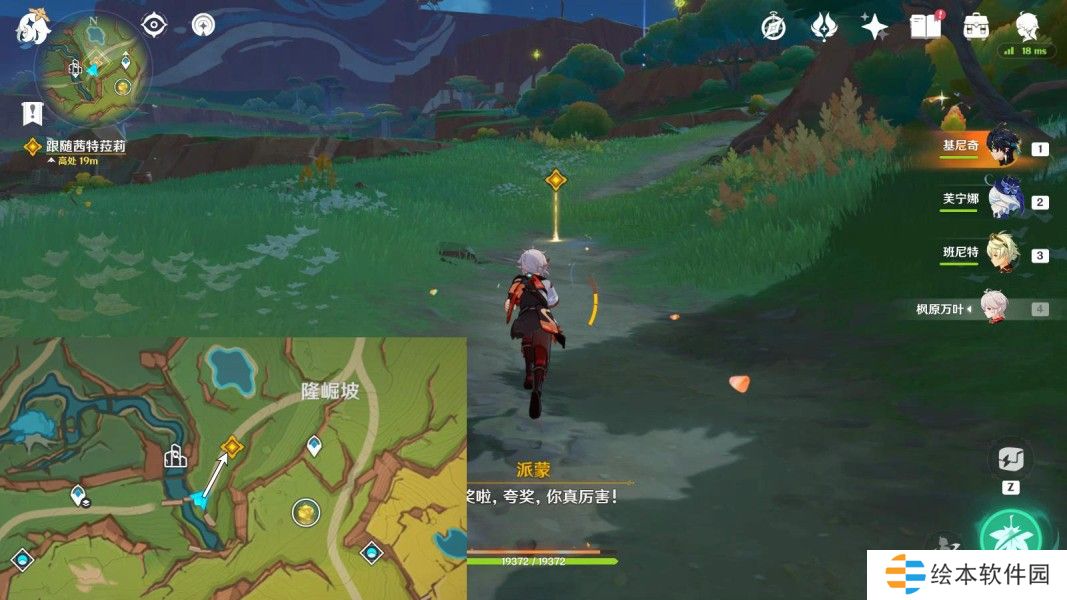The image size is (1067, 600).
Task: Open the compass events icon
Action: (x=773, y=27)
